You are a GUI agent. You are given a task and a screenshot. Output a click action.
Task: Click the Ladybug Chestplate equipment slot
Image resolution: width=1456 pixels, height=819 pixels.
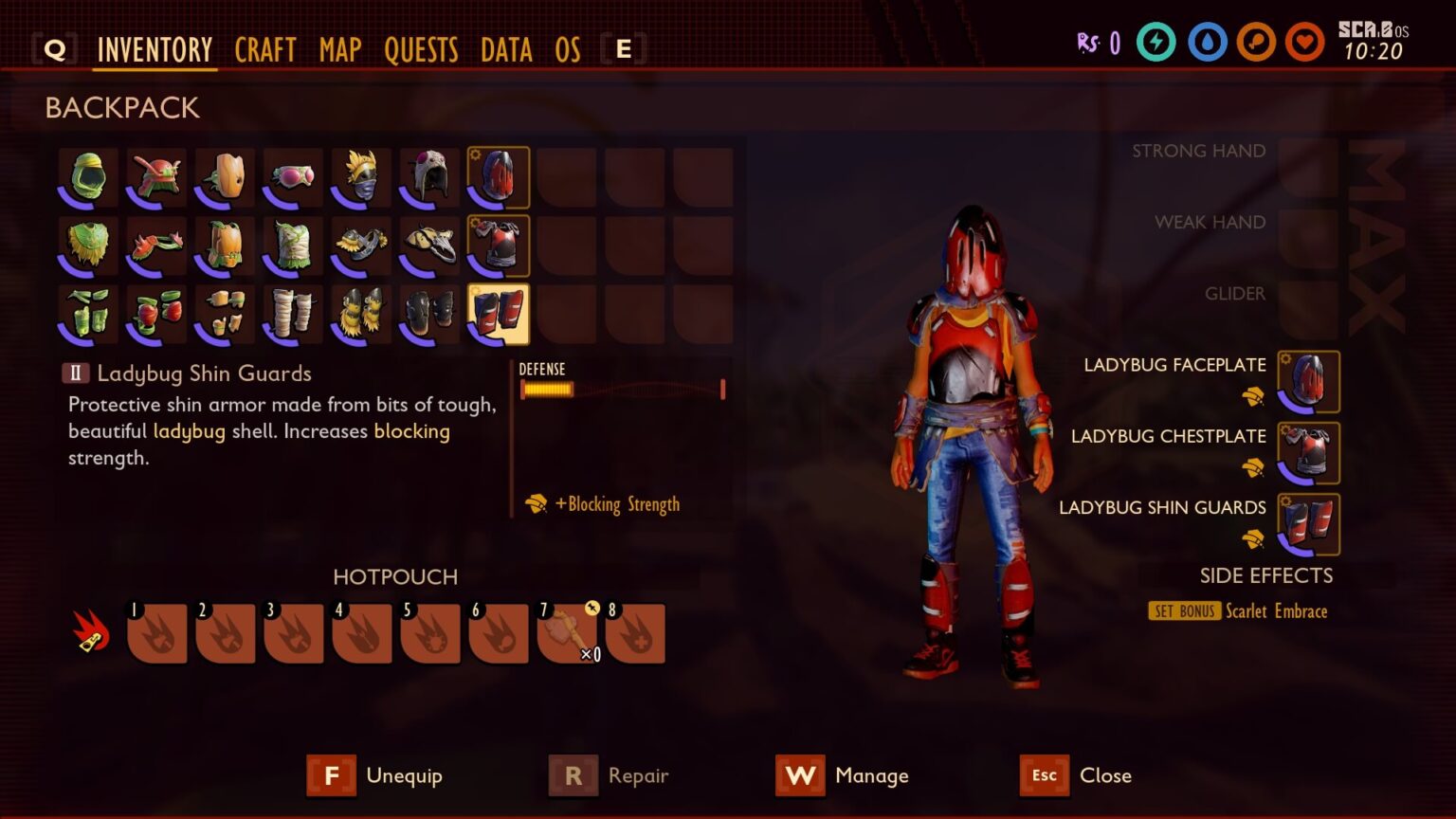[1309, 453]
